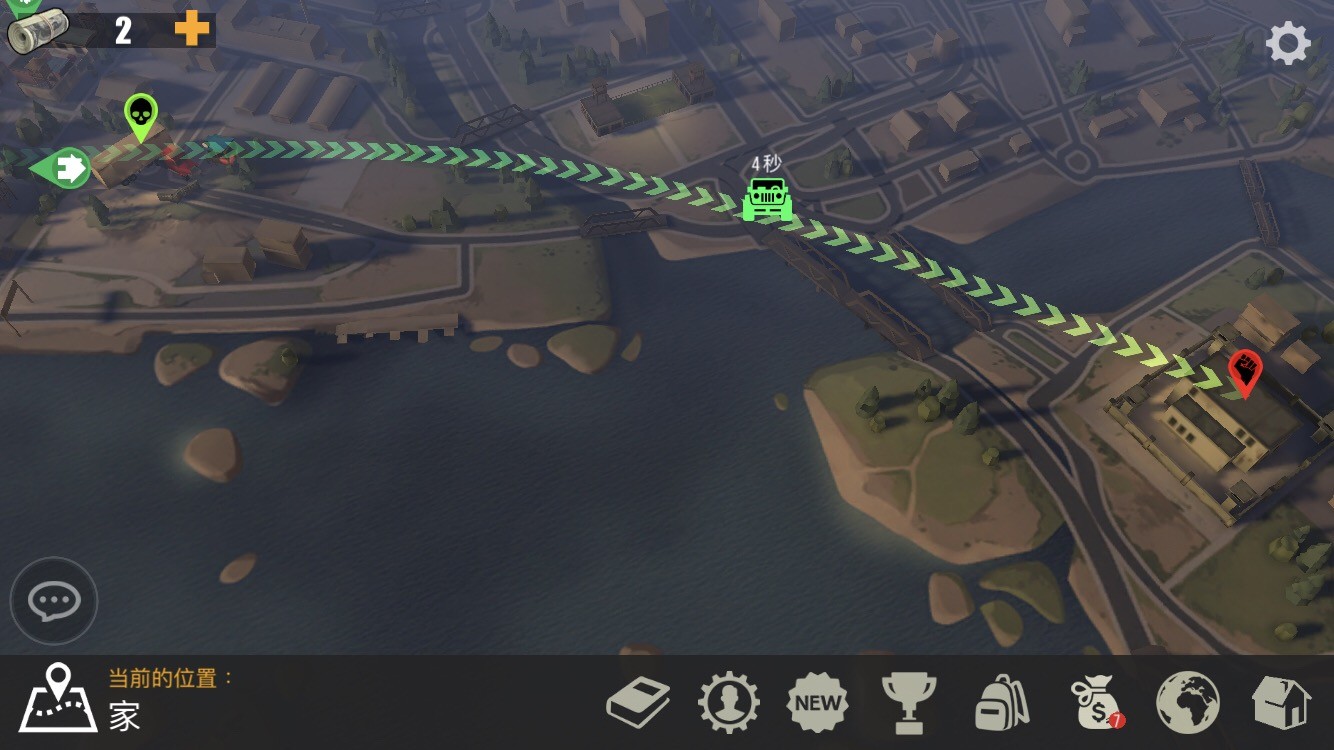
Task: Return home via the house icon
Action: (1281, 702)
